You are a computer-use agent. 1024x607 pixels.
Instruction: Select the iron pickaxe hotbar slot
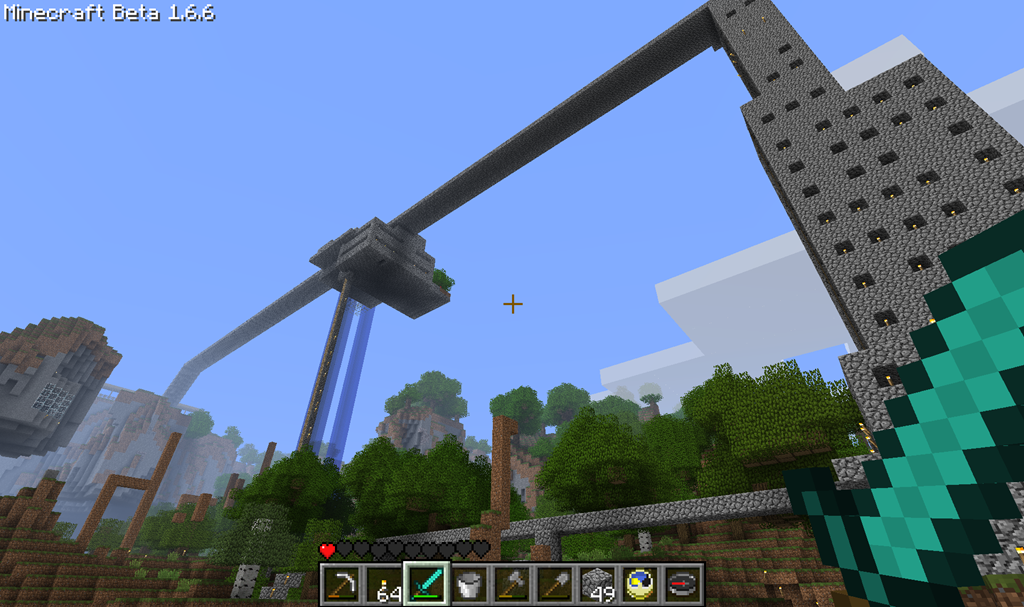click(x=343, y=584)
